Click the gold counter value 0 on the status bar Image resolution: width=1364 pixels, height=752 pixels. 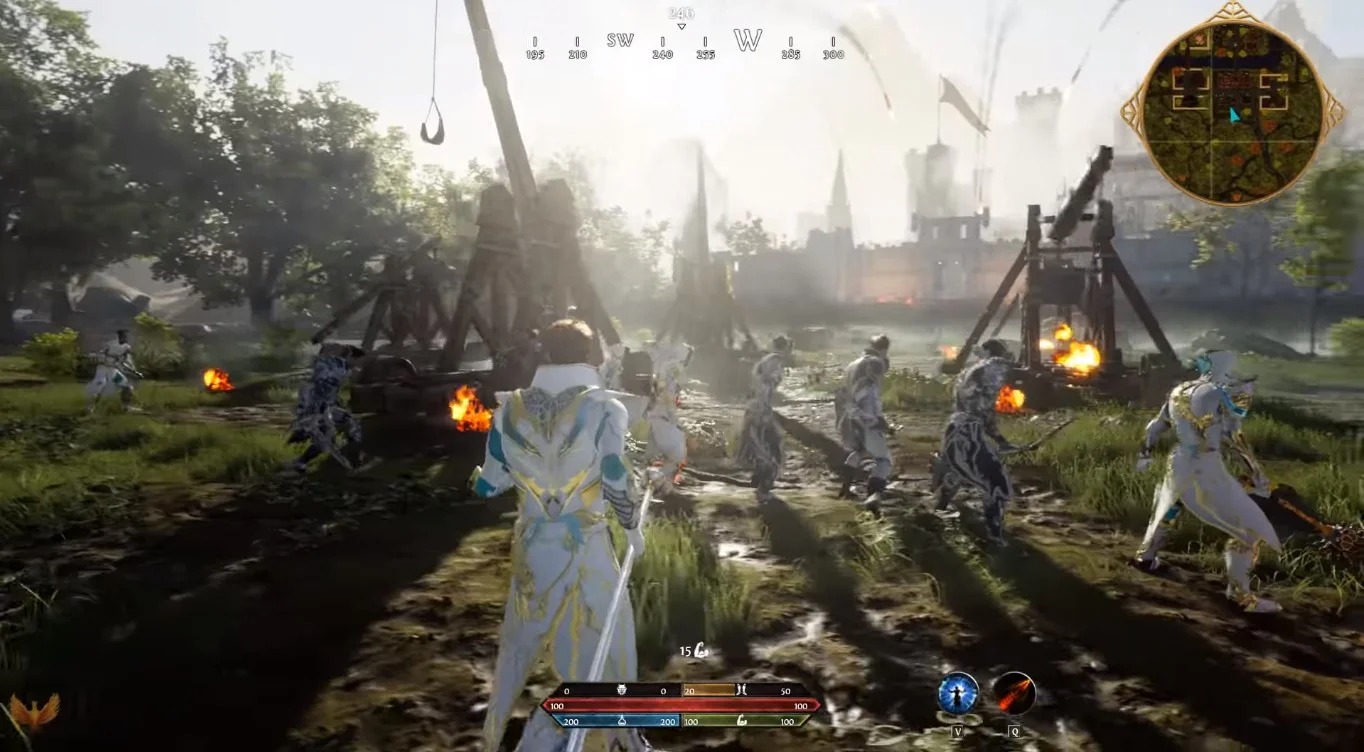coord(567,689)
